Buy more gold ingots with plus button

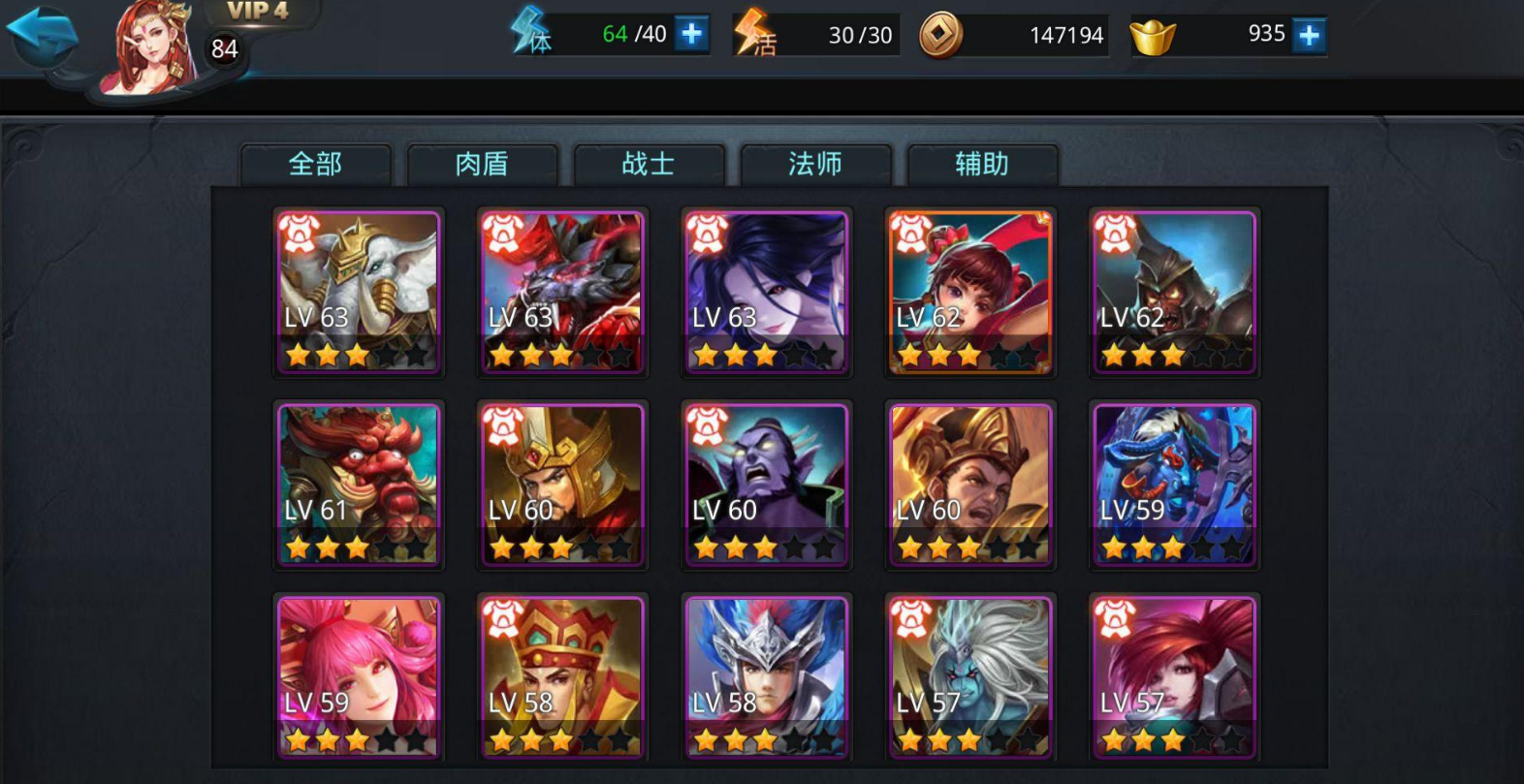tap(1309, 36)
